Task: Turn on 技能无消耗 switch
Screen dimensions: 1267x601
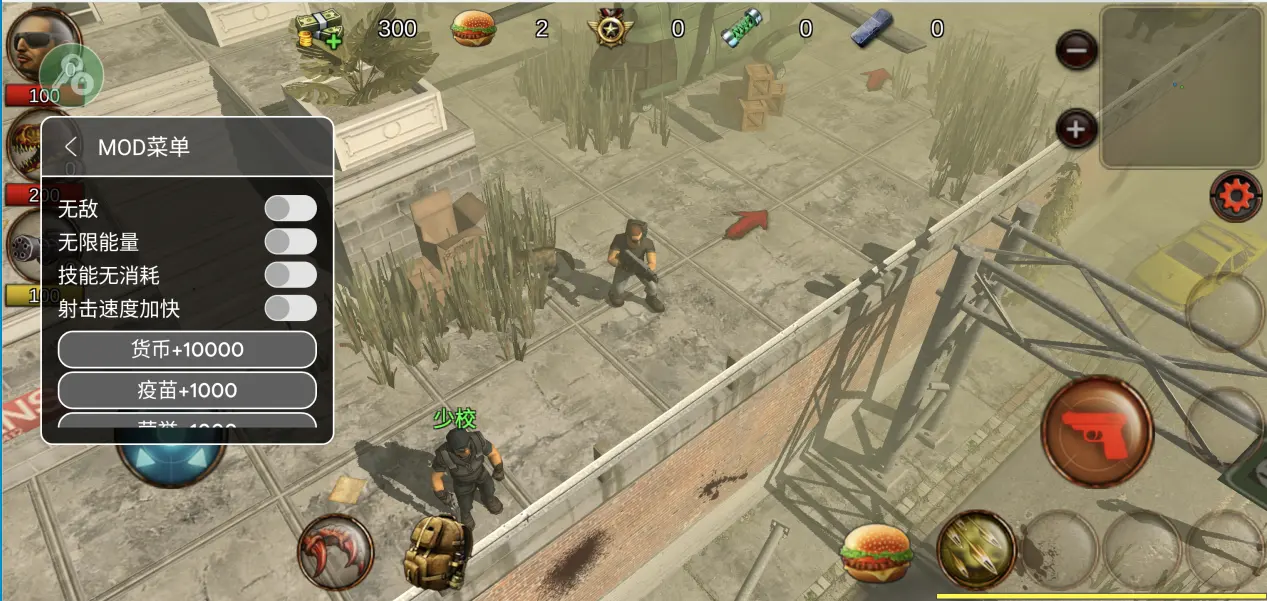Action: pyautogui.click(x=290, y=274)
